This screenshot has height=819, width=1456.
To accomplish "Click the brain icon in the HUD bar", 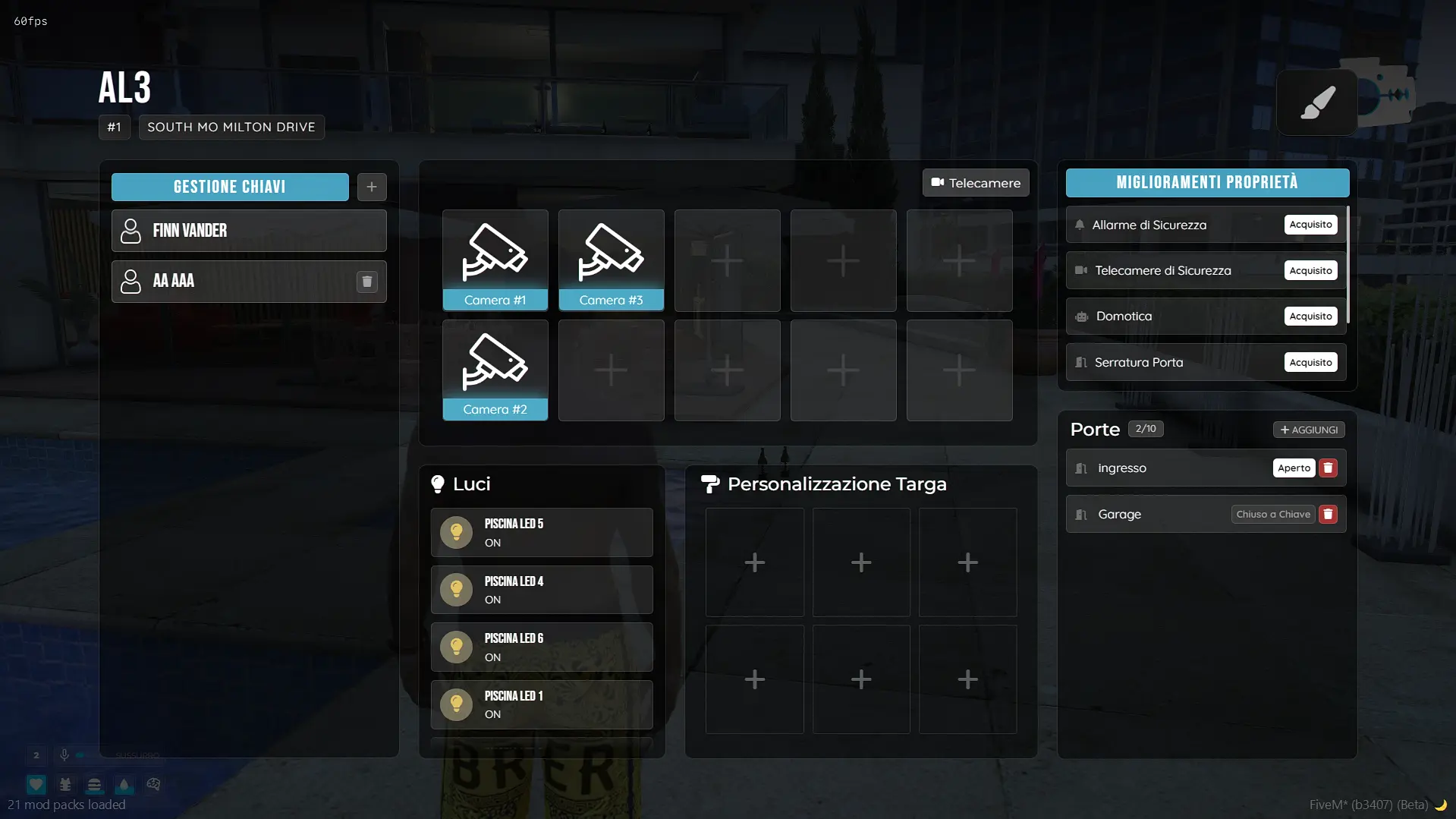I will click(x=153, y=785).
